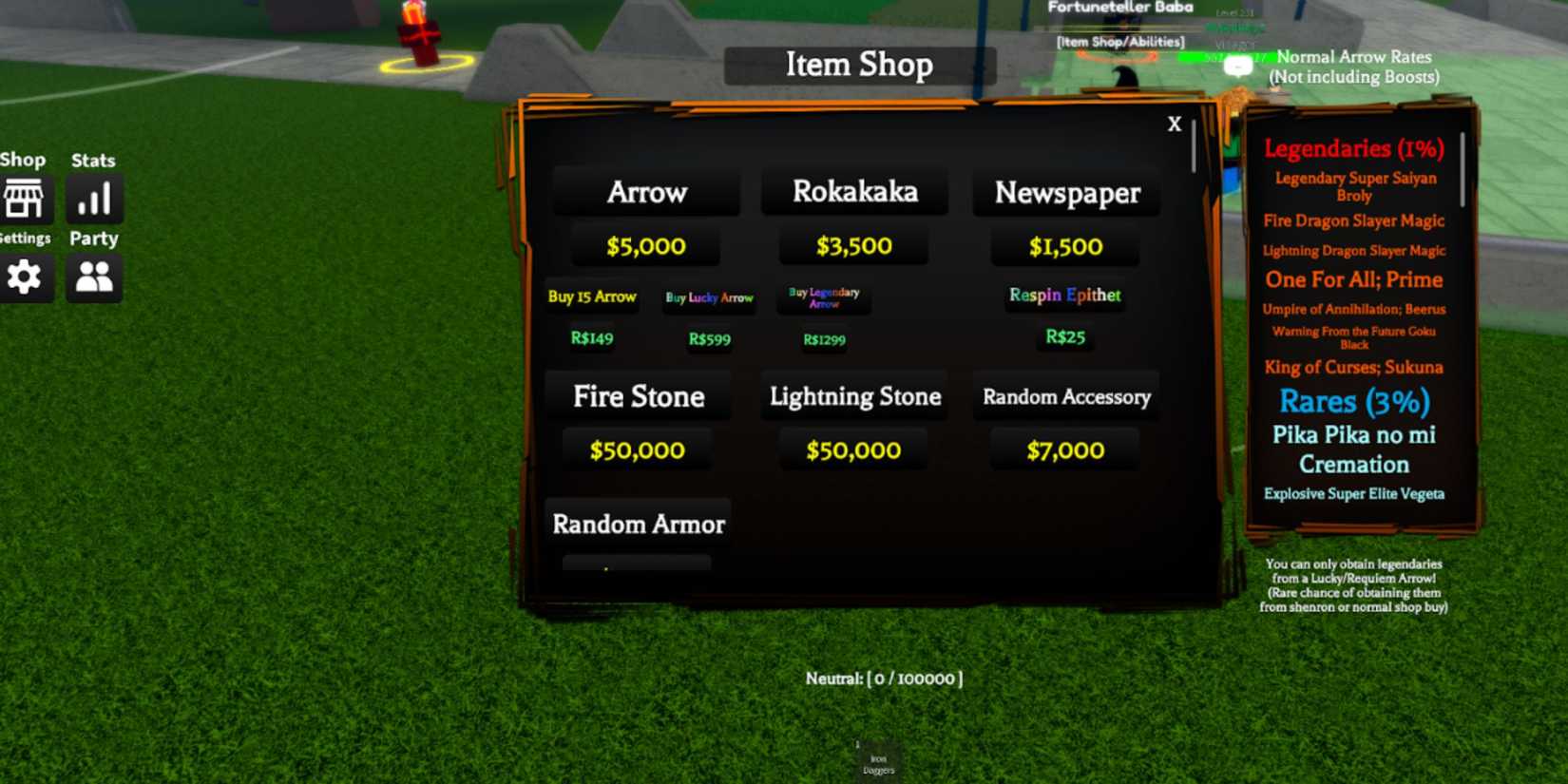Purchase the Lightning Stone for $50,000
The height and width of the screenshot is (784, 1568).
click(853, 449)
